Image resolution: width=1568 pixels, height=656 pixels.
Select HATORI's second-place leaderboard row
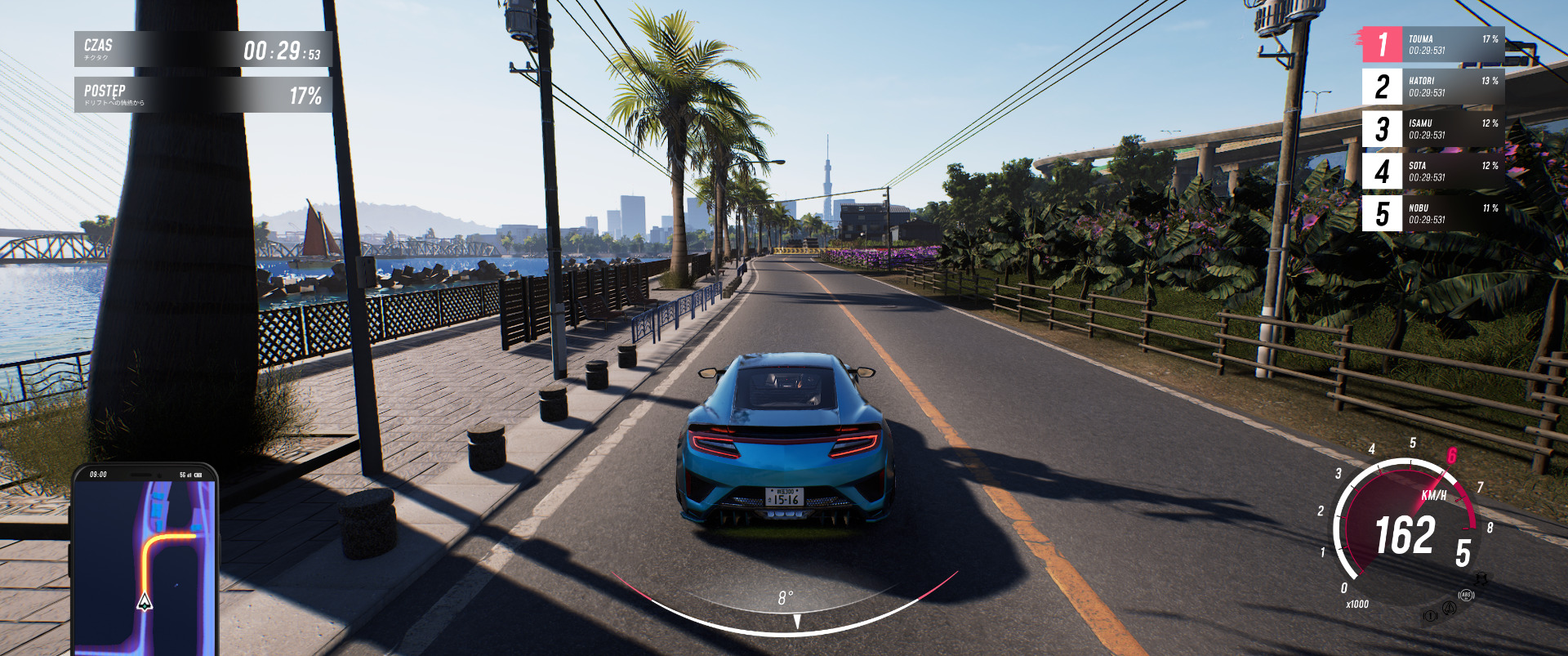1434,87
